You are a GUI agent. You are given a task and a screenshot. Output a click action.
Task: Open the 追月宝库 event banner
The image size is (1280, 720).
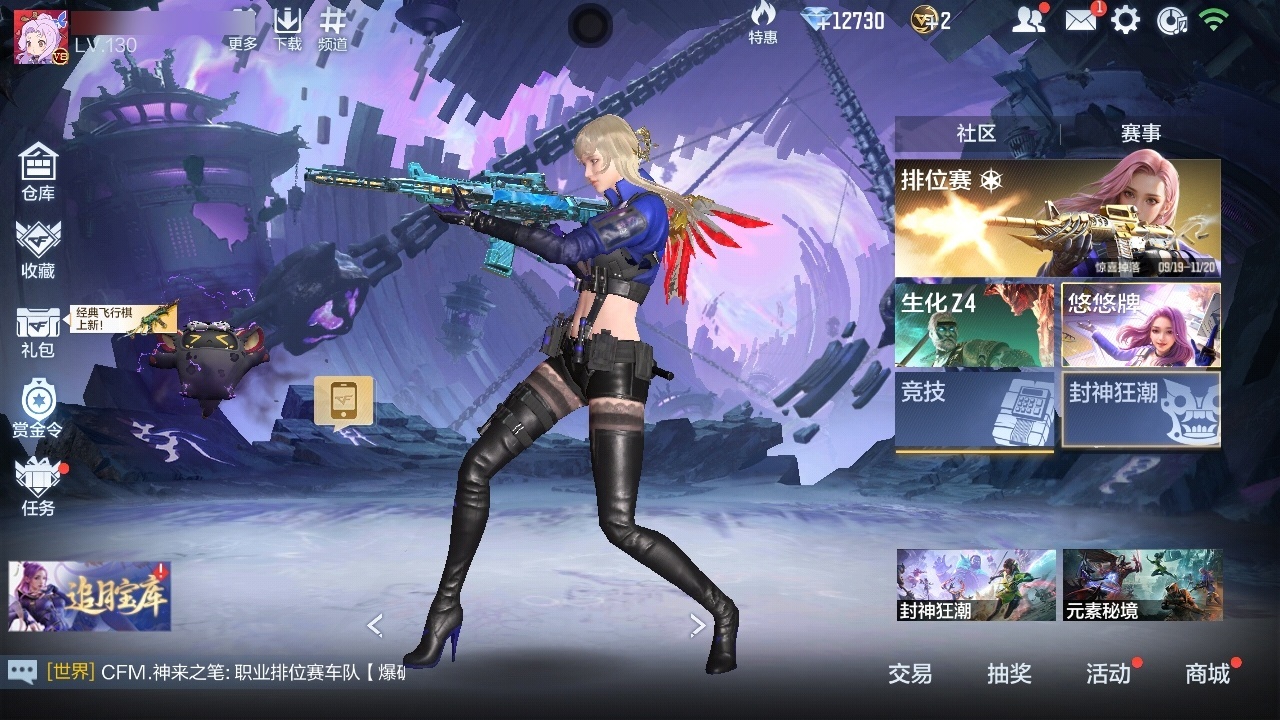90,596
